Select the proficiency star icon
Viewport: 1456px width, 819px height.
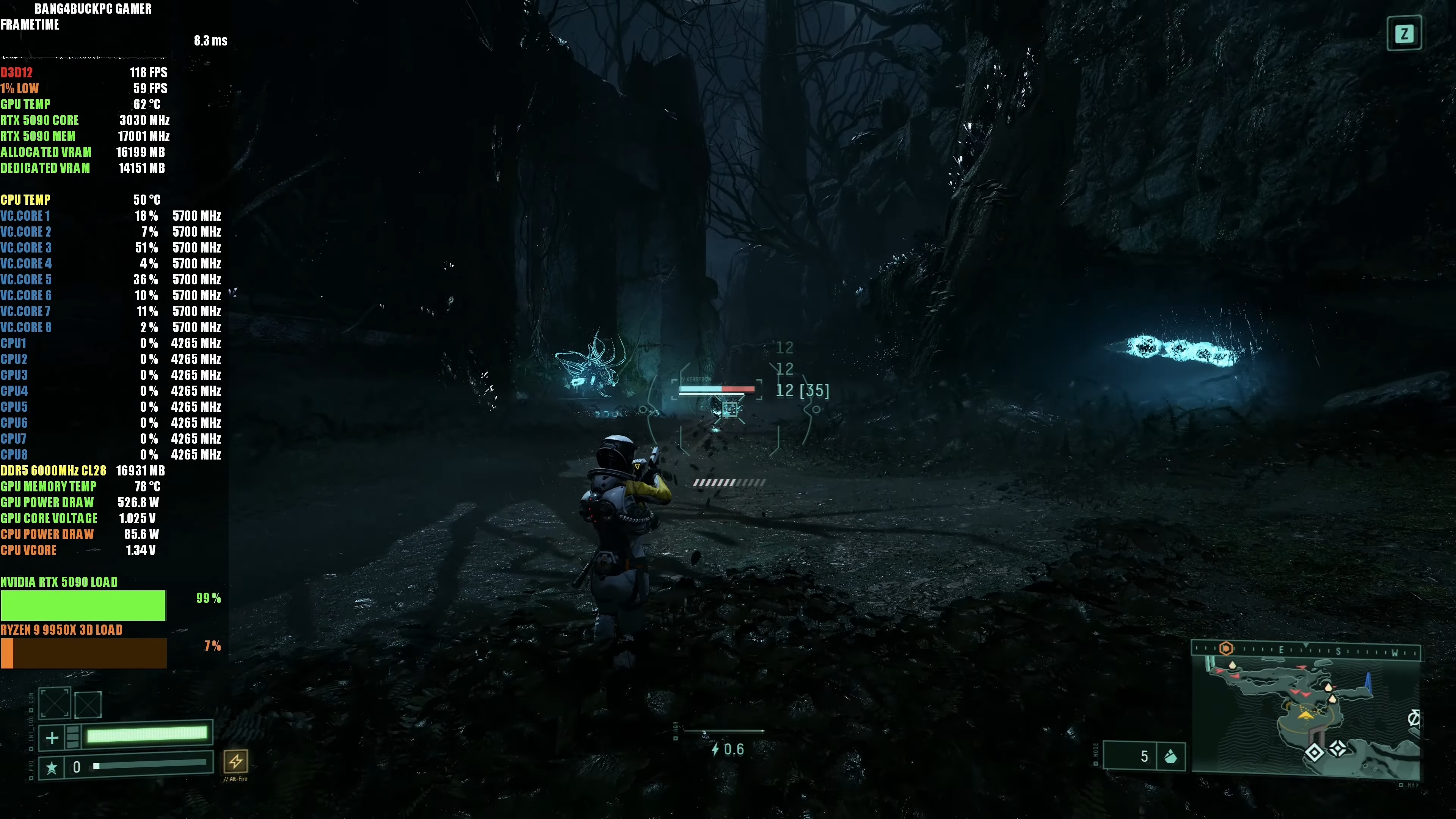[x=52, y=767]
